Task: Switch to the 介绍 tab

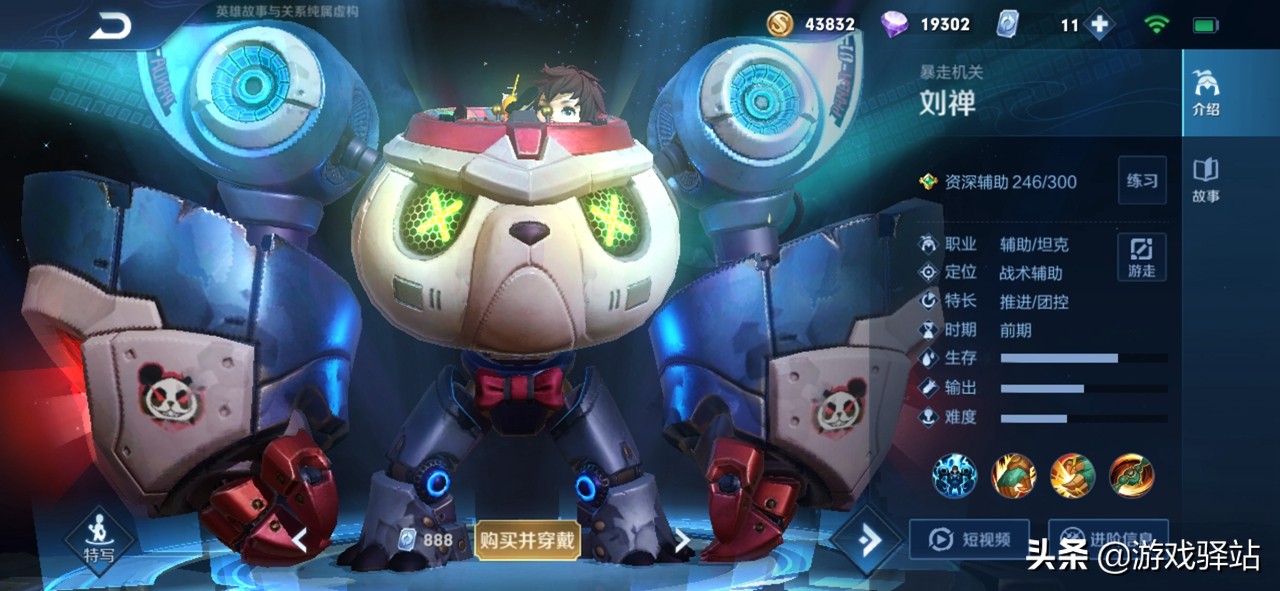Action: [x=1205, y=93]
